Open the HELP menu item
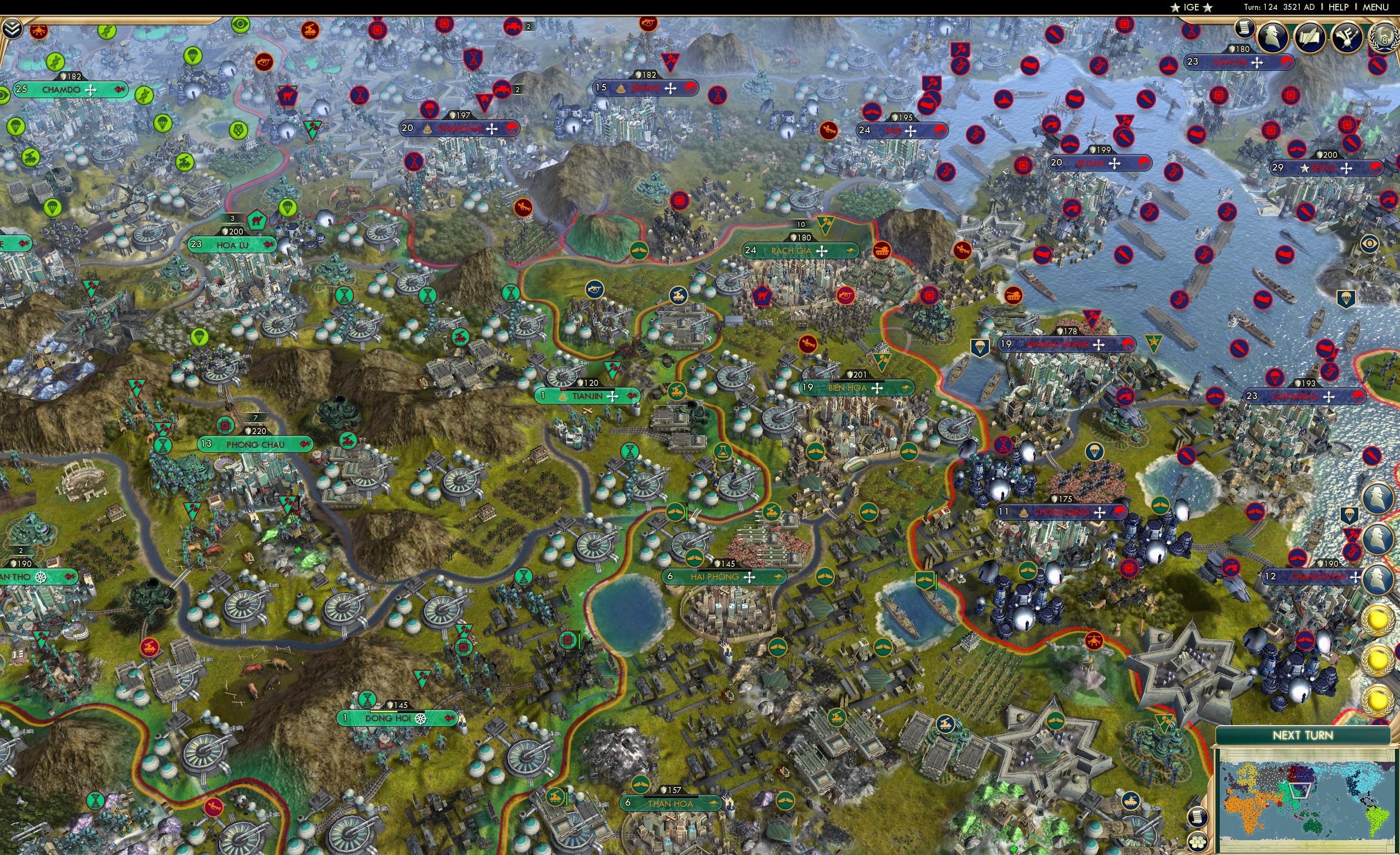Image resolution: width=1400 pixels, height=855 pixels. pyautogui.click(x=1339, y=7)
